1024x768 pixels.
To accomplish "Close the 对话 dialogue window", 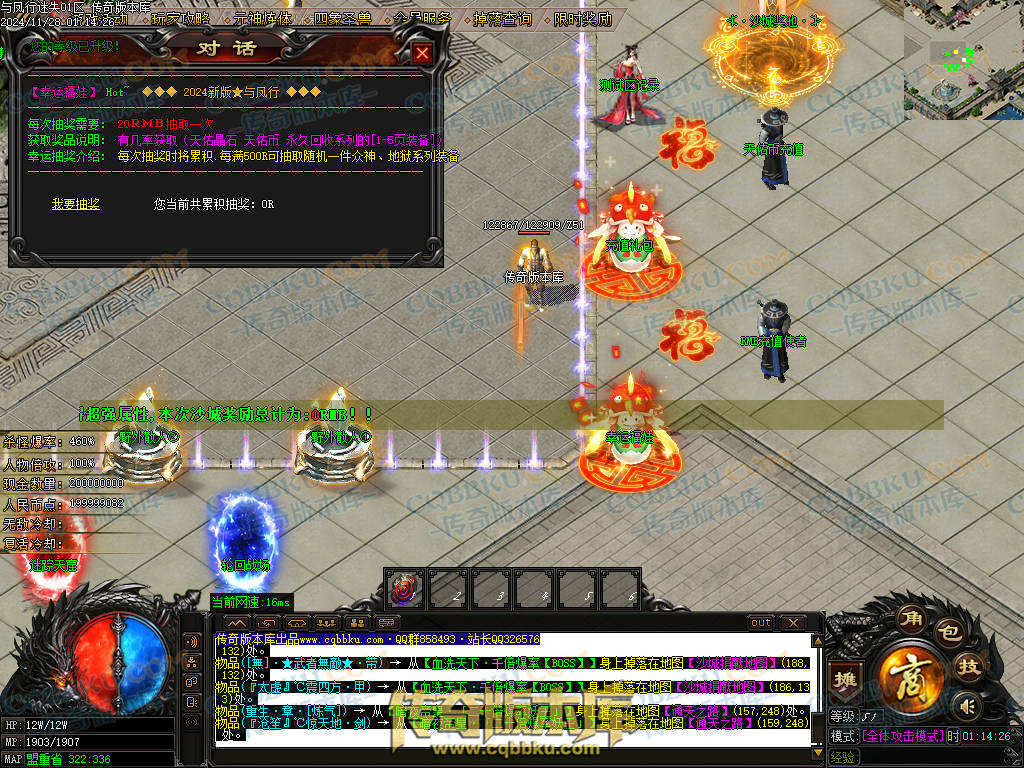I will (423, 54).
